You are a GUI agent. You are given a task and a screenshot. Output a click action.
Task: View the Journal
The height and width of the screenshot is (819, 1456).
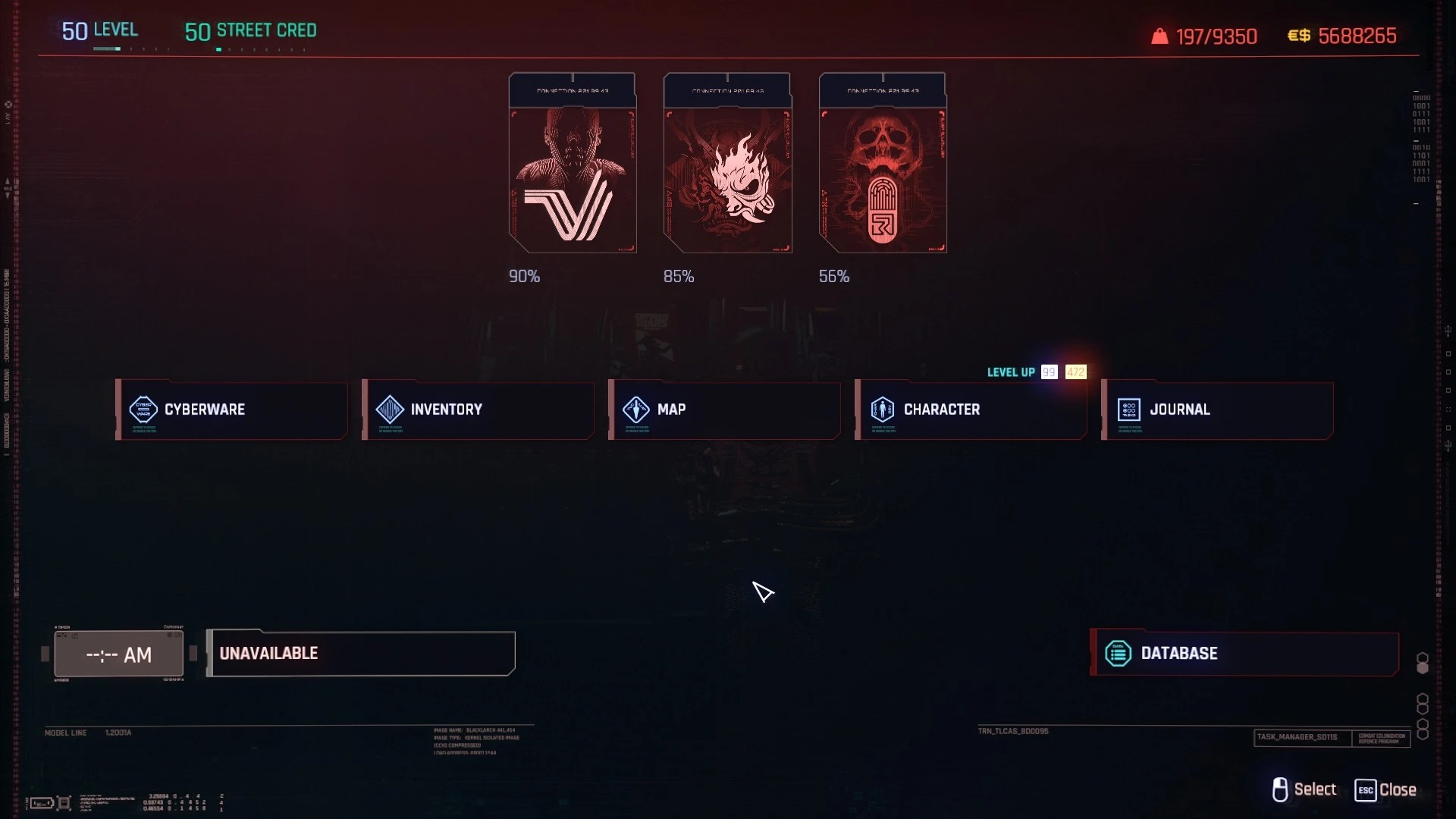pos(1218,409)
